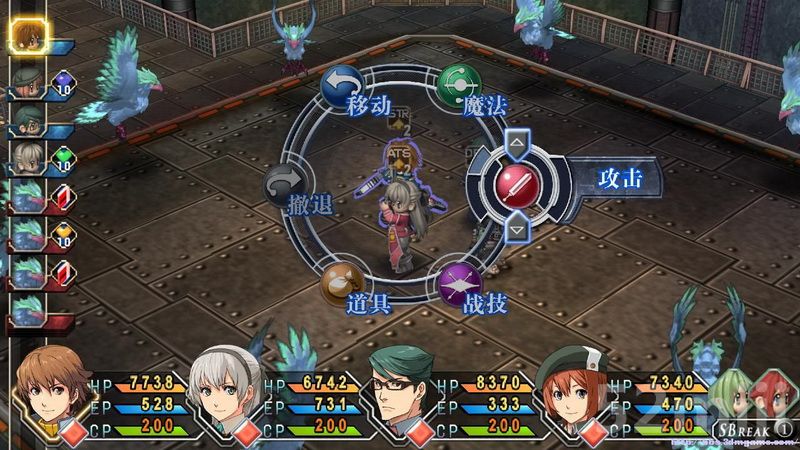Select the 移动 move command

click(x=340, y=88)
